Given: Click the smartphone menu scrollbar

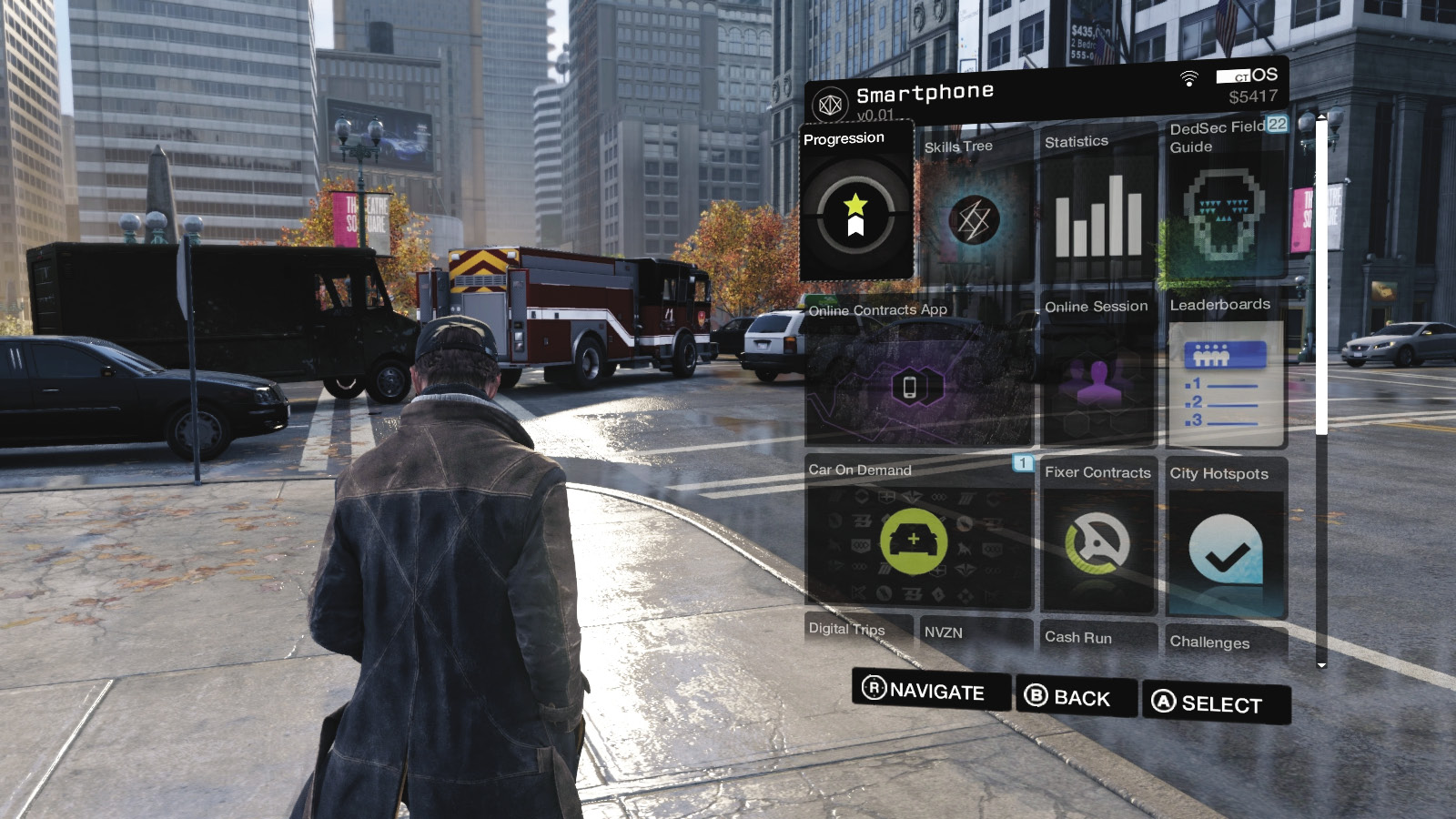Looking at the screenshot, I should [x=1321, y=273].
